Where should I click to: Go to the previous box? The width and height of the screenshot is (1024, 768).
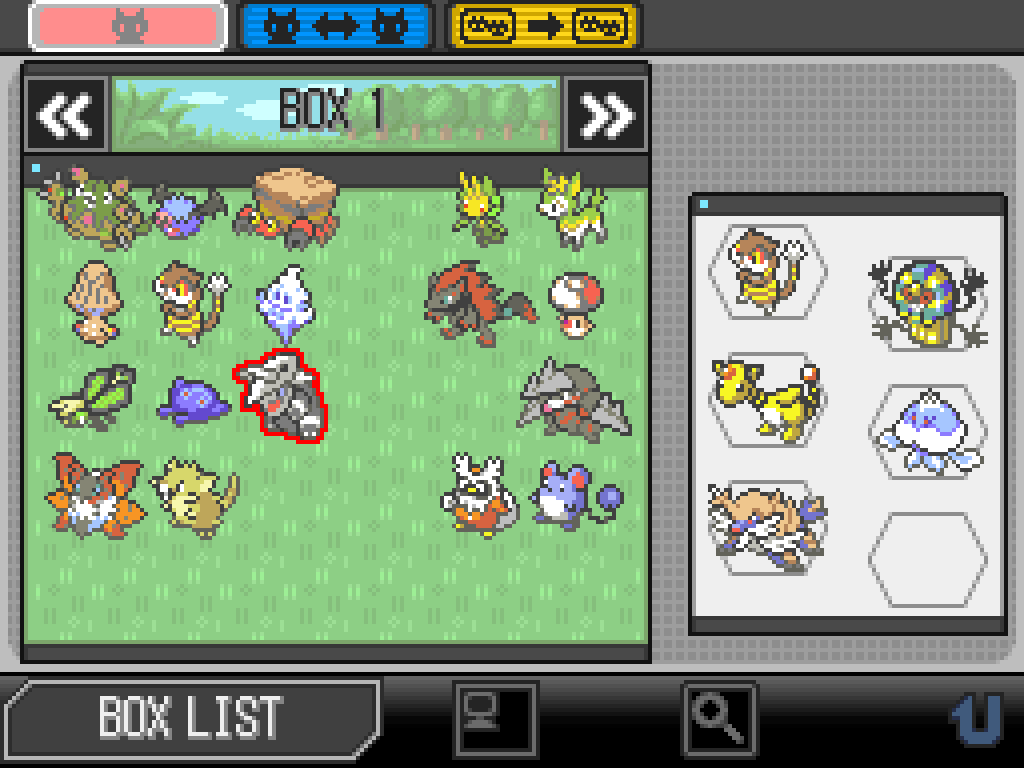point(66,115)
